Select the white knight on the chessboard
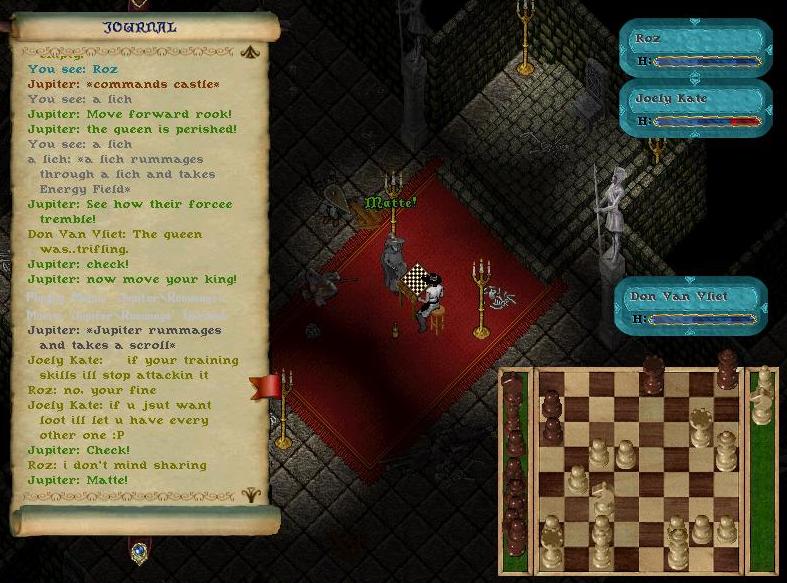The image size is (787, 583). (x=602, y=498)
